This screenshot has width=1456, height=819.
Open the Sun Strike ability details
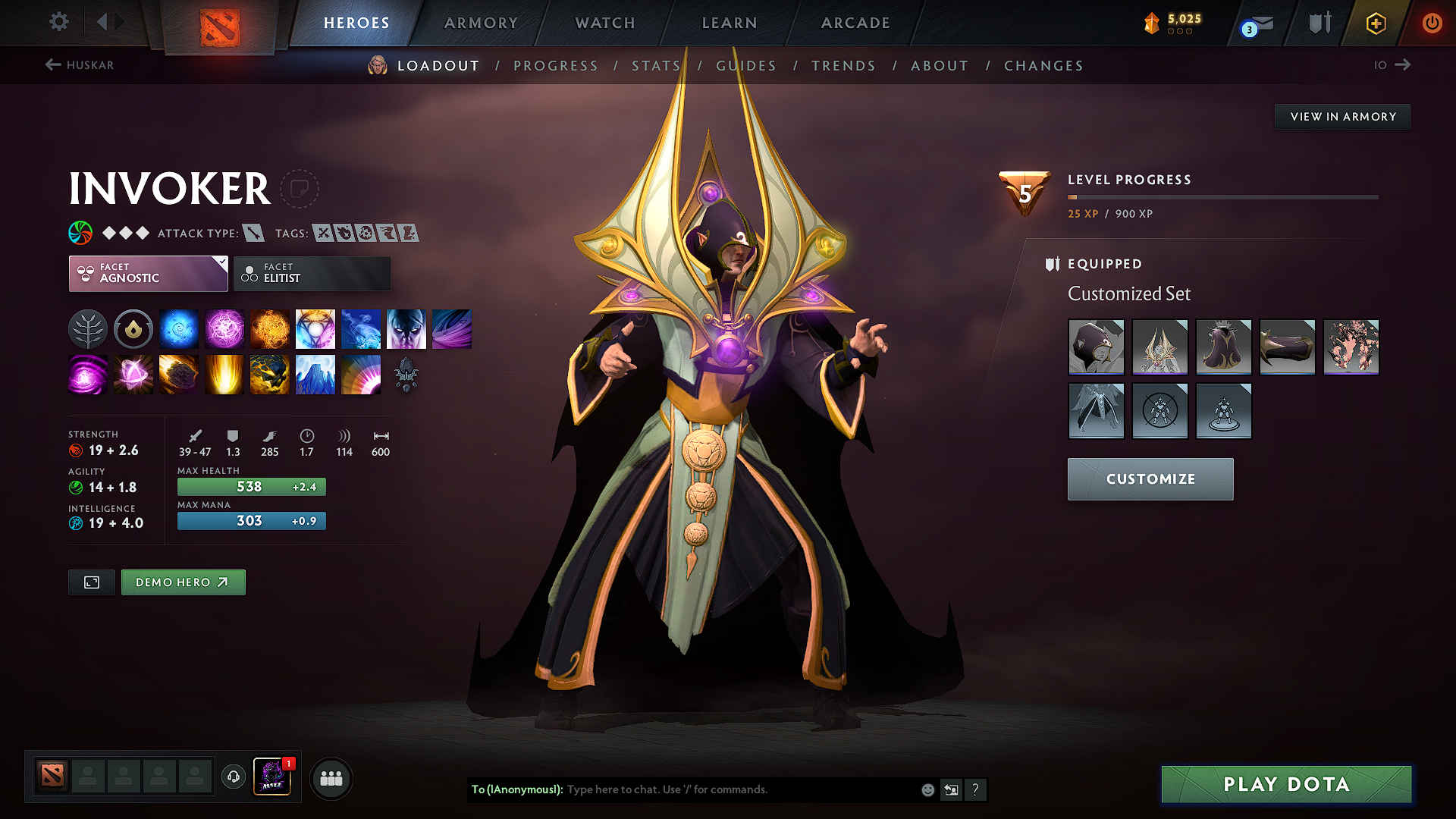(224, 374)
